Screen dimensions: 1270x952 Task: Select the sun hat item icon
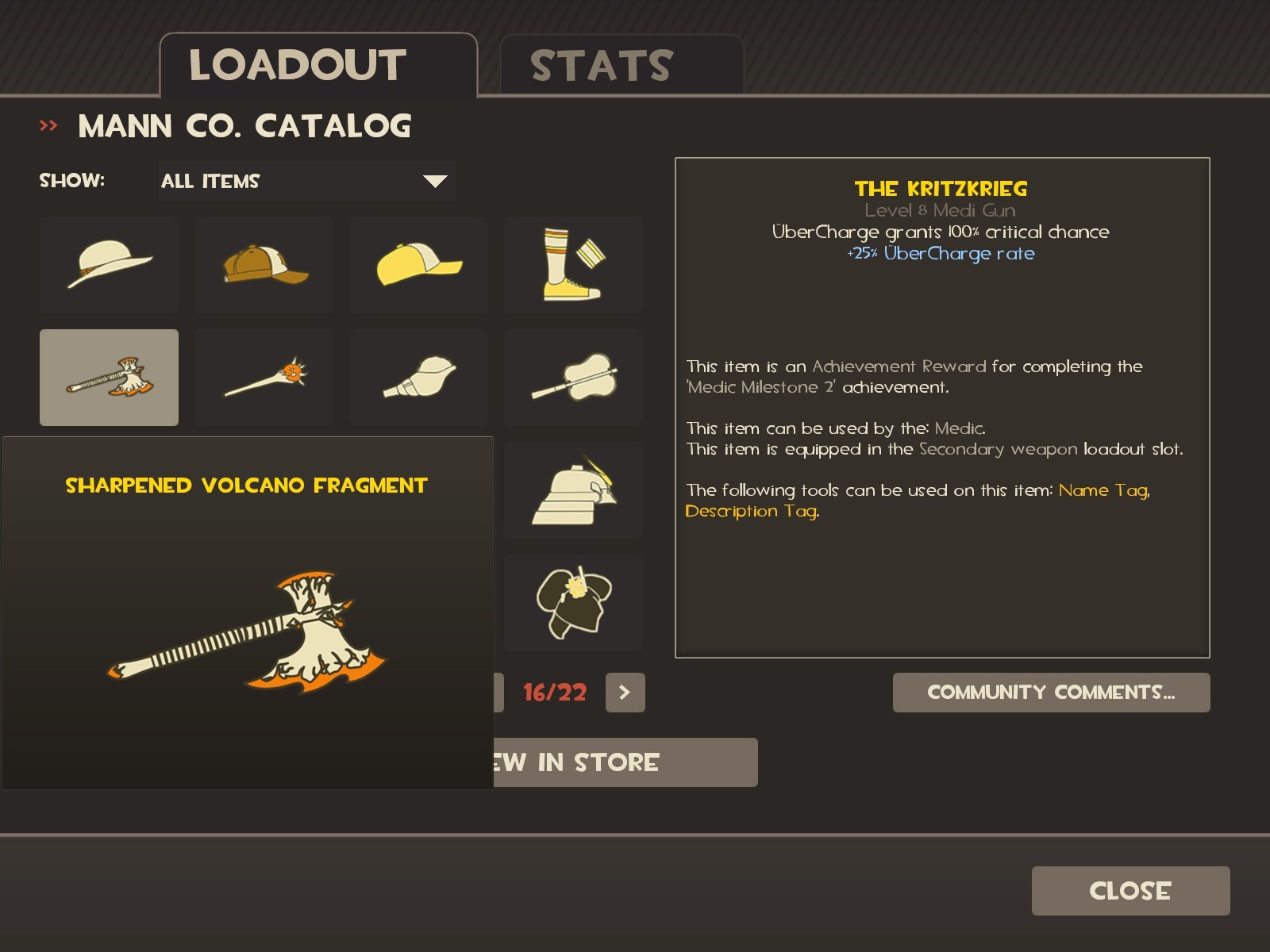click(x=109, y=264)
